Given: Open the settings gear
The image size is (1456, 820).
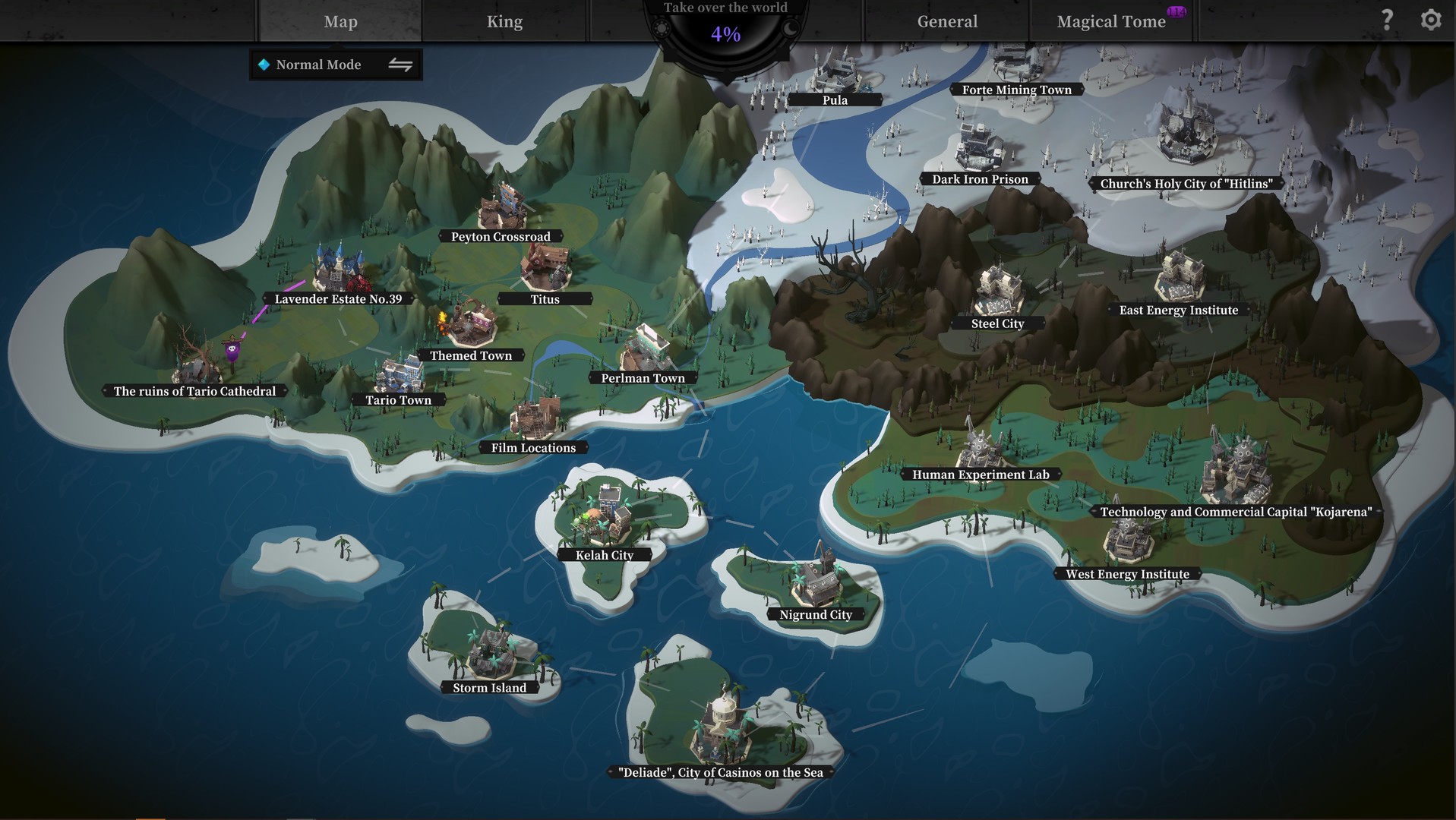Looking at the screenshot, I should pos(1431,20).
